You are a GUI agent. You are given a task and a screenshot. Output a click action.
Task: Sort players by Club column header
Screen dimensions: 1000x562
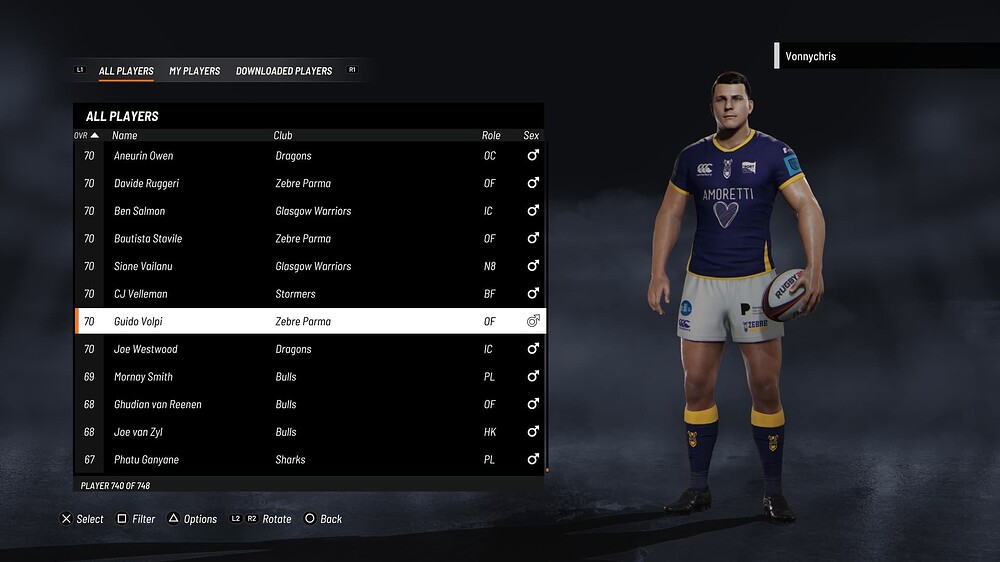tap(283, 135)
